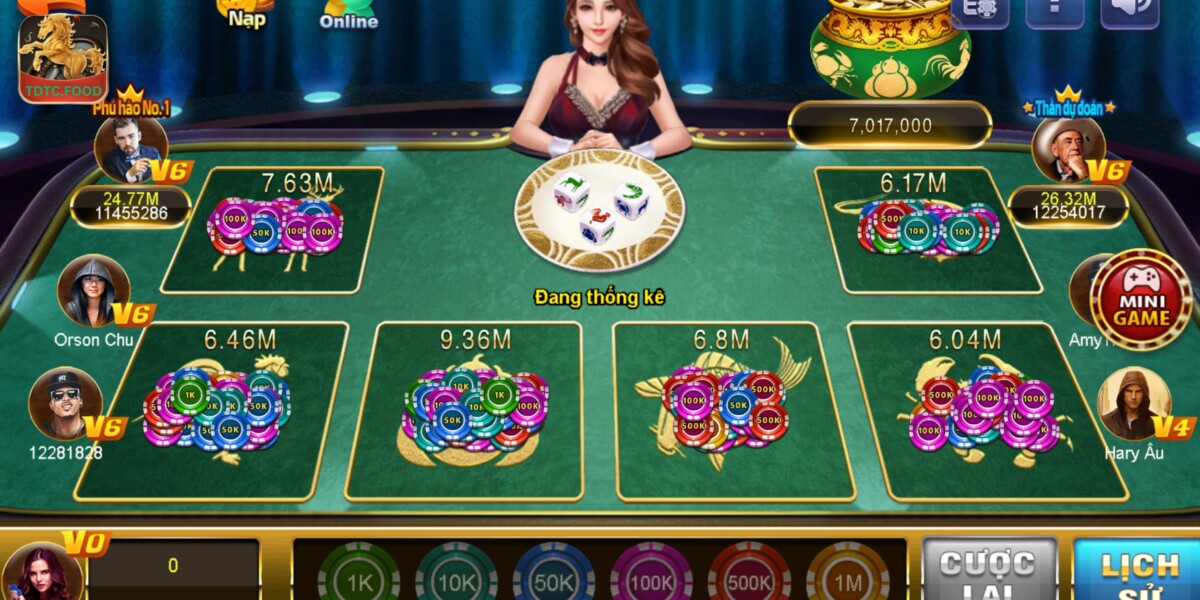
Task: Click the Cược Lại rebet button
Action: coord(988,571)
